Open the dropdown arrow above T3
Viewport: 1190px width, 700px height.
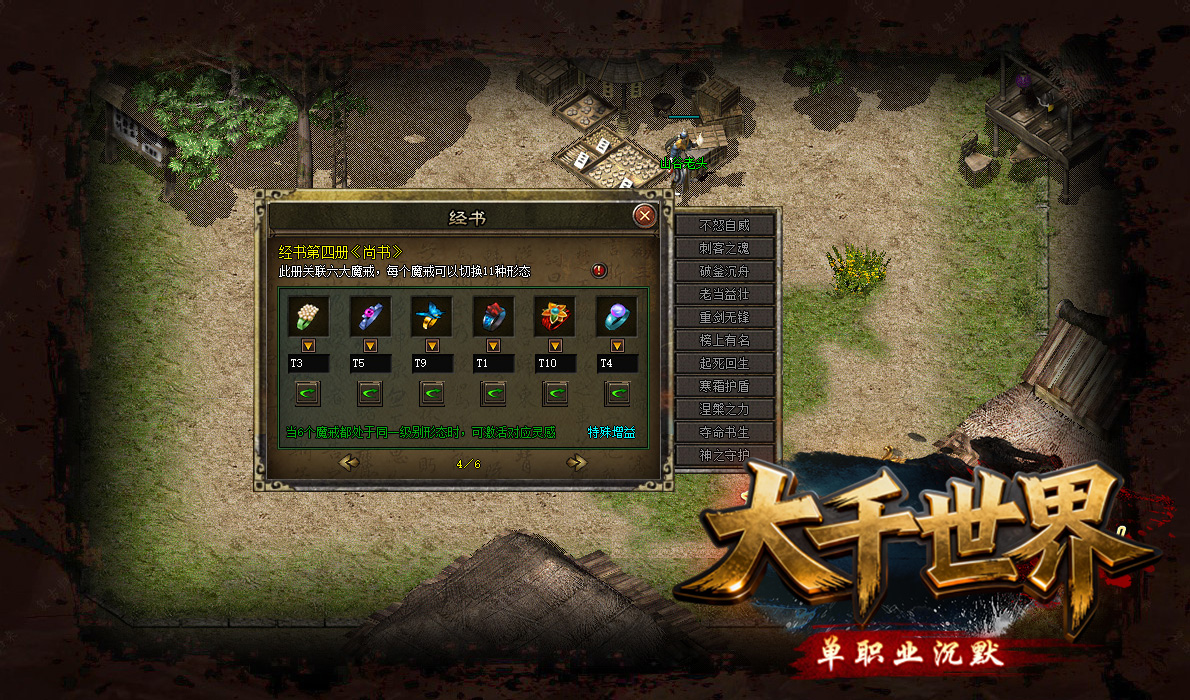[307, 345]
